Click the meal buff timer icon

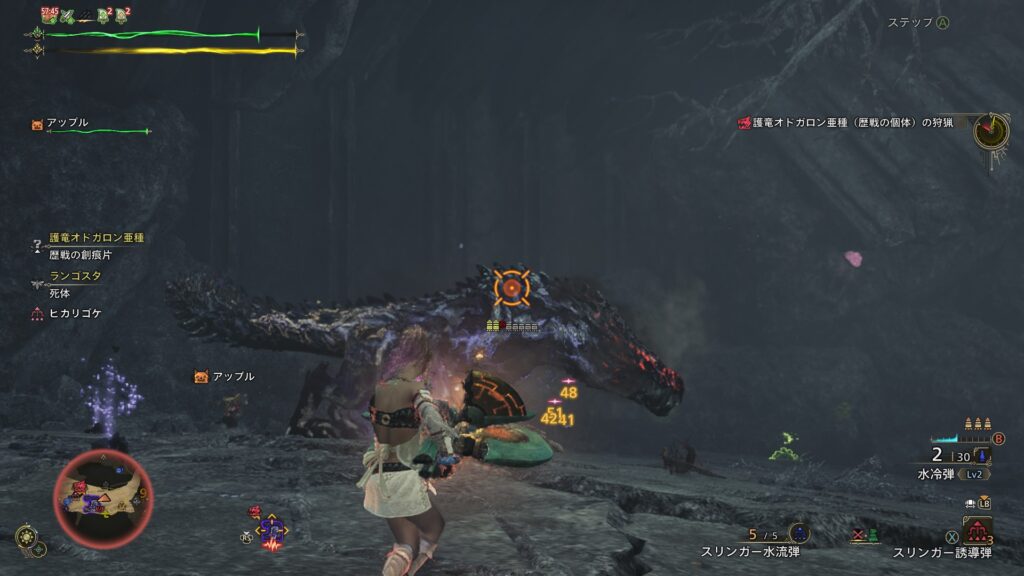(49, 15)
